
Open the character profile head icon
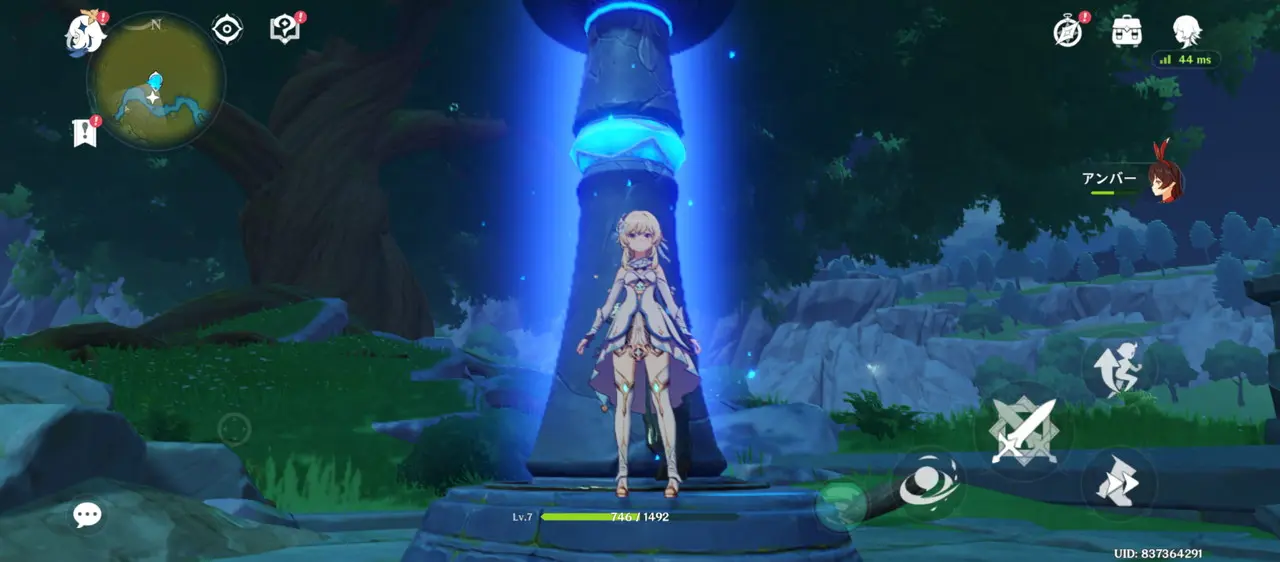1186,30
